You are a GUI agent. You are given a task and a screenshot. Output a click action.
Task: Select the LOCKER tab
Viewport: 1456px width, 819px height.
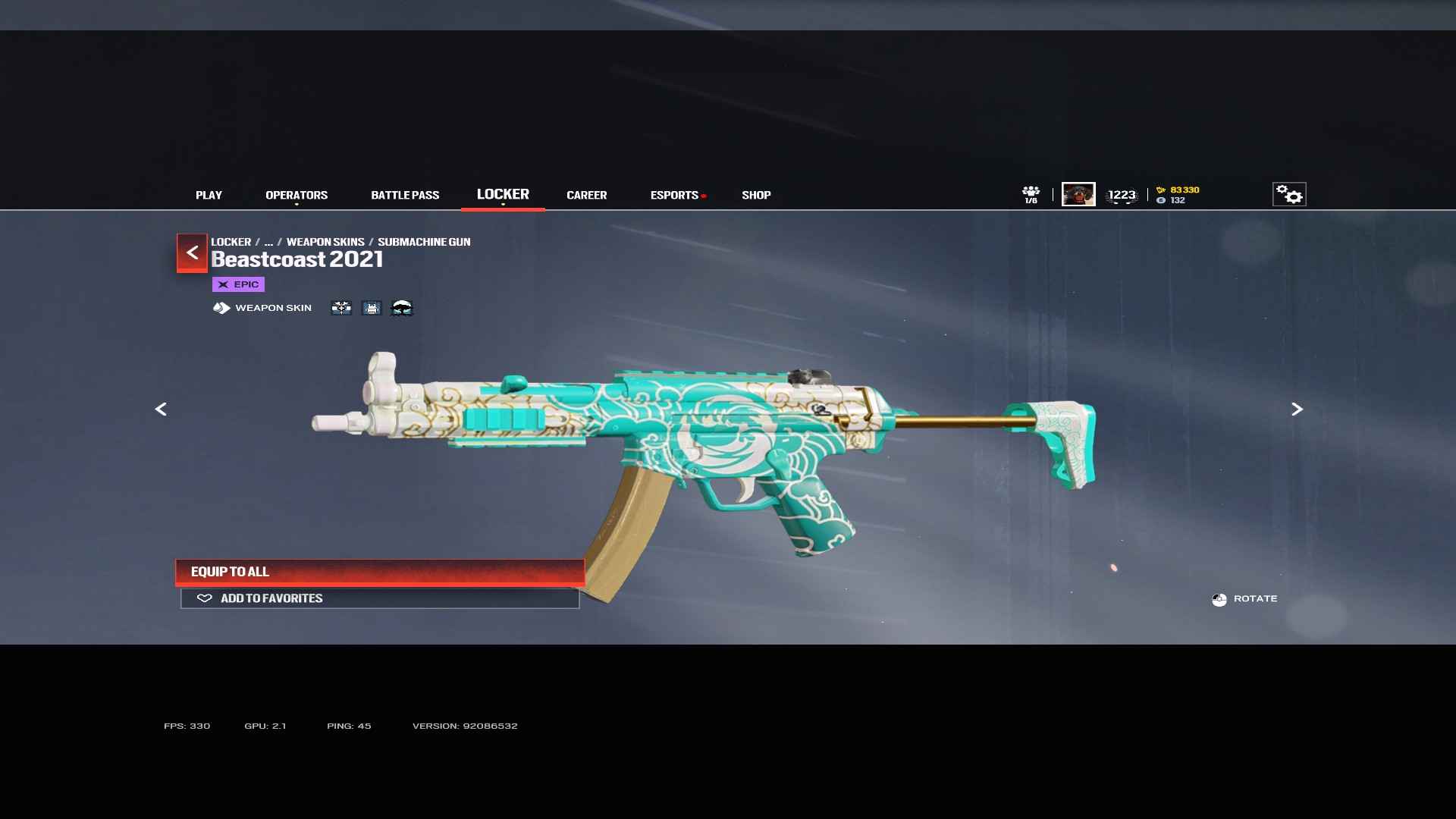tap(503, 194)
